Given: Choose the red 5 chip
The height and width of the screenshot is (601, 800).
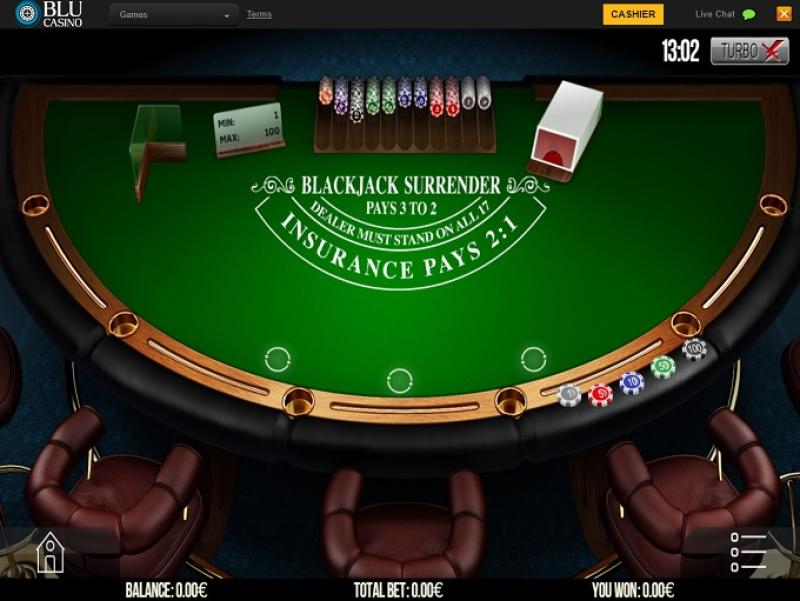Looking at the screenshot, I should tap(600, 394).
